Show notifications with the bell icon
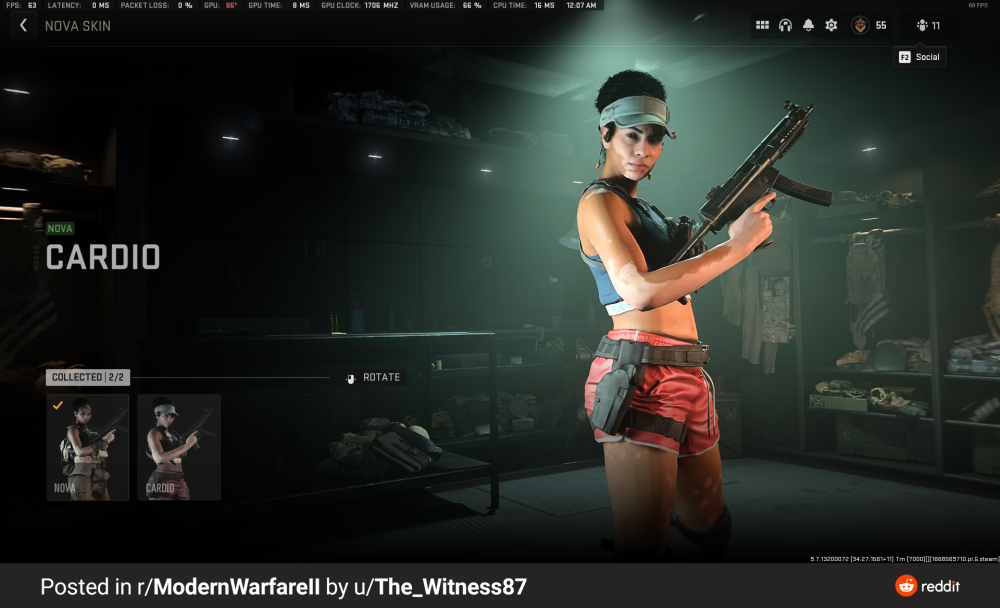The height and width of the screenshot is (608, 1000). pyautogui.click(x=808, y=26)
